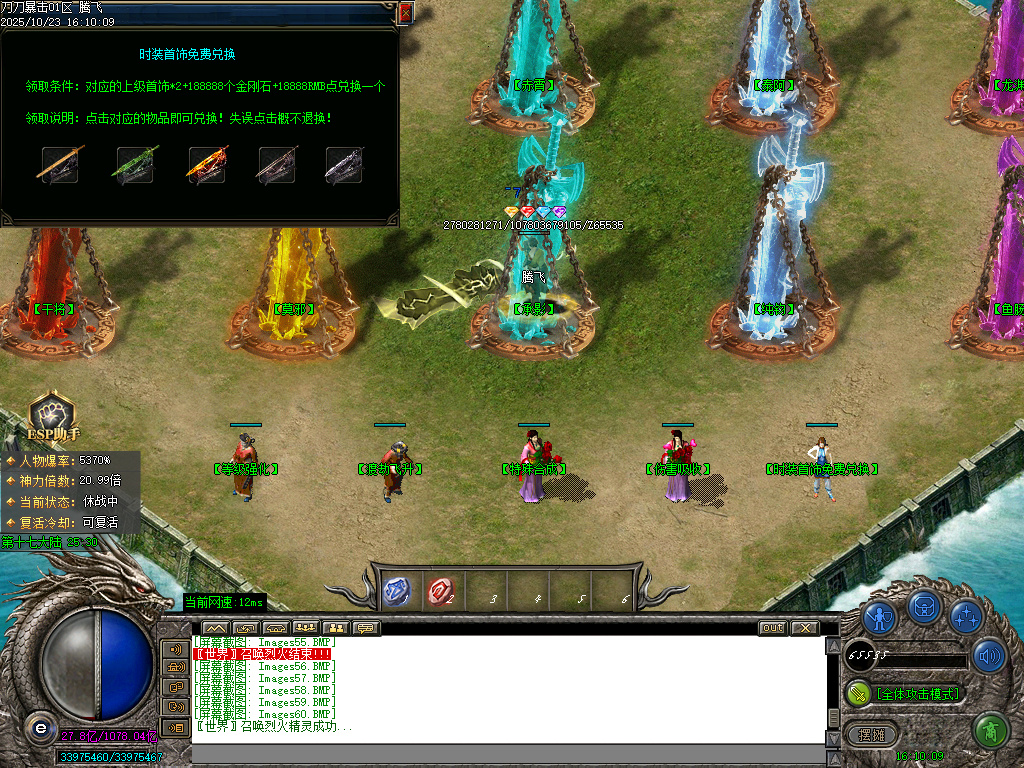Click the round "e" icon under the dragon orb

[x=40, y=726]
